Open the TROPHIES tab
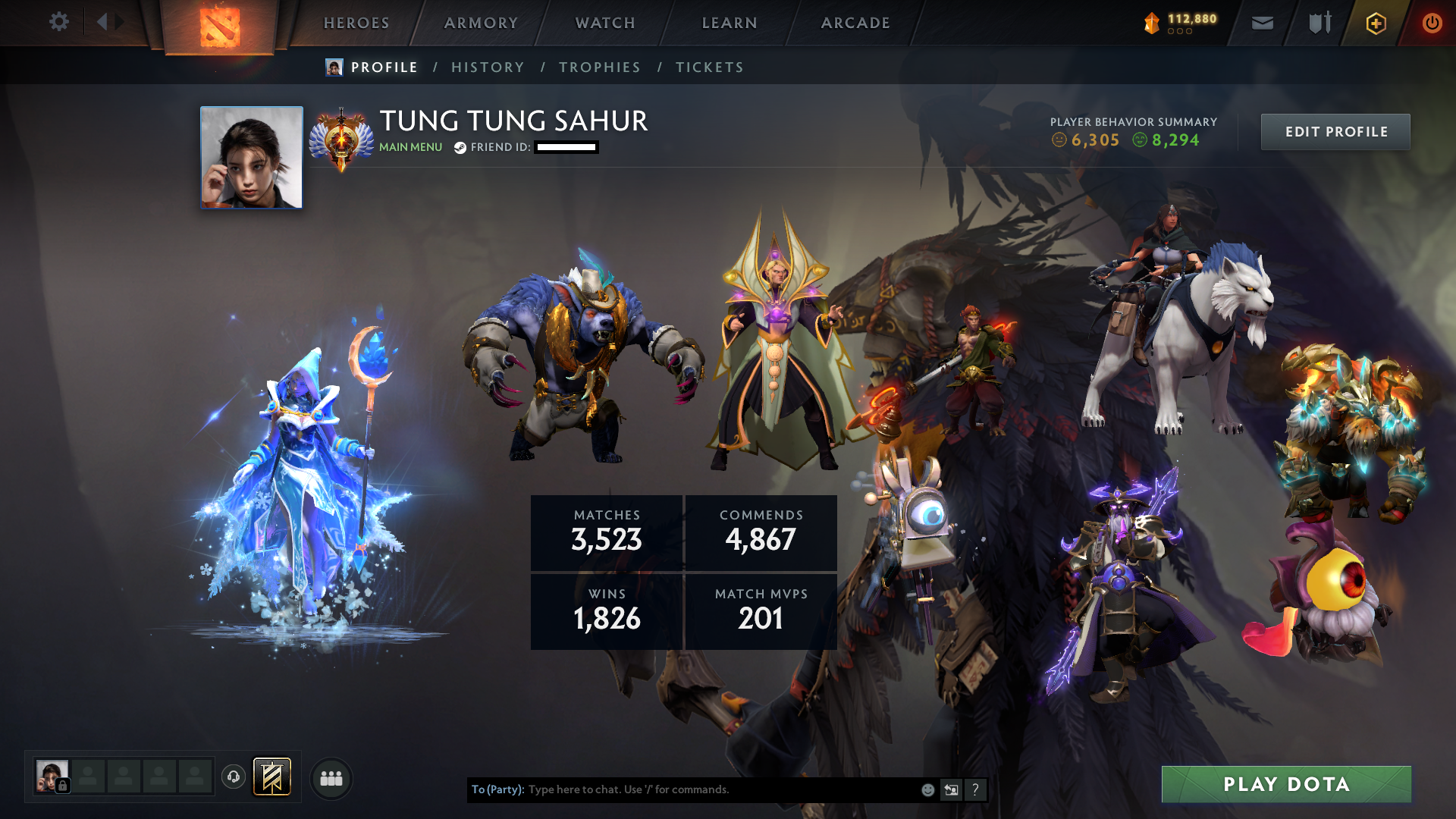 coord(599,67)
